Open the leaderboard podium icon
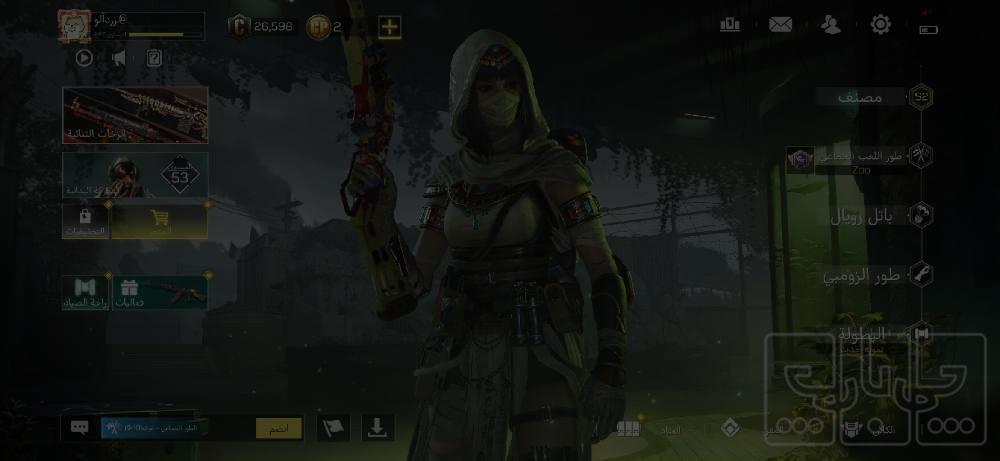Image resolution: width=1000 pixels, height=461 pixels. click(730, 25)
